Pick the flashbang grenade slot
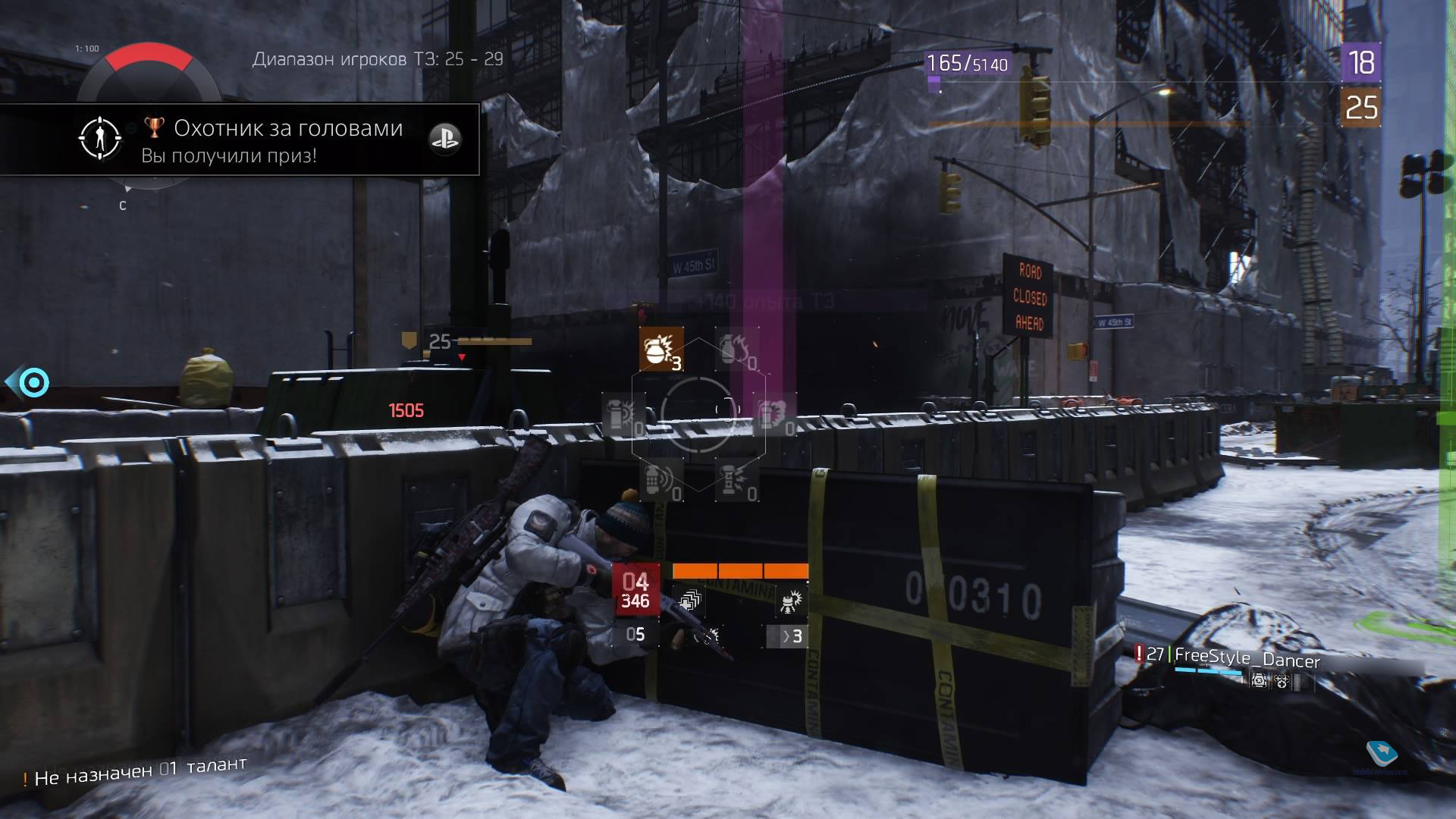Screen dimensions: 1456x819 (623, 415)
